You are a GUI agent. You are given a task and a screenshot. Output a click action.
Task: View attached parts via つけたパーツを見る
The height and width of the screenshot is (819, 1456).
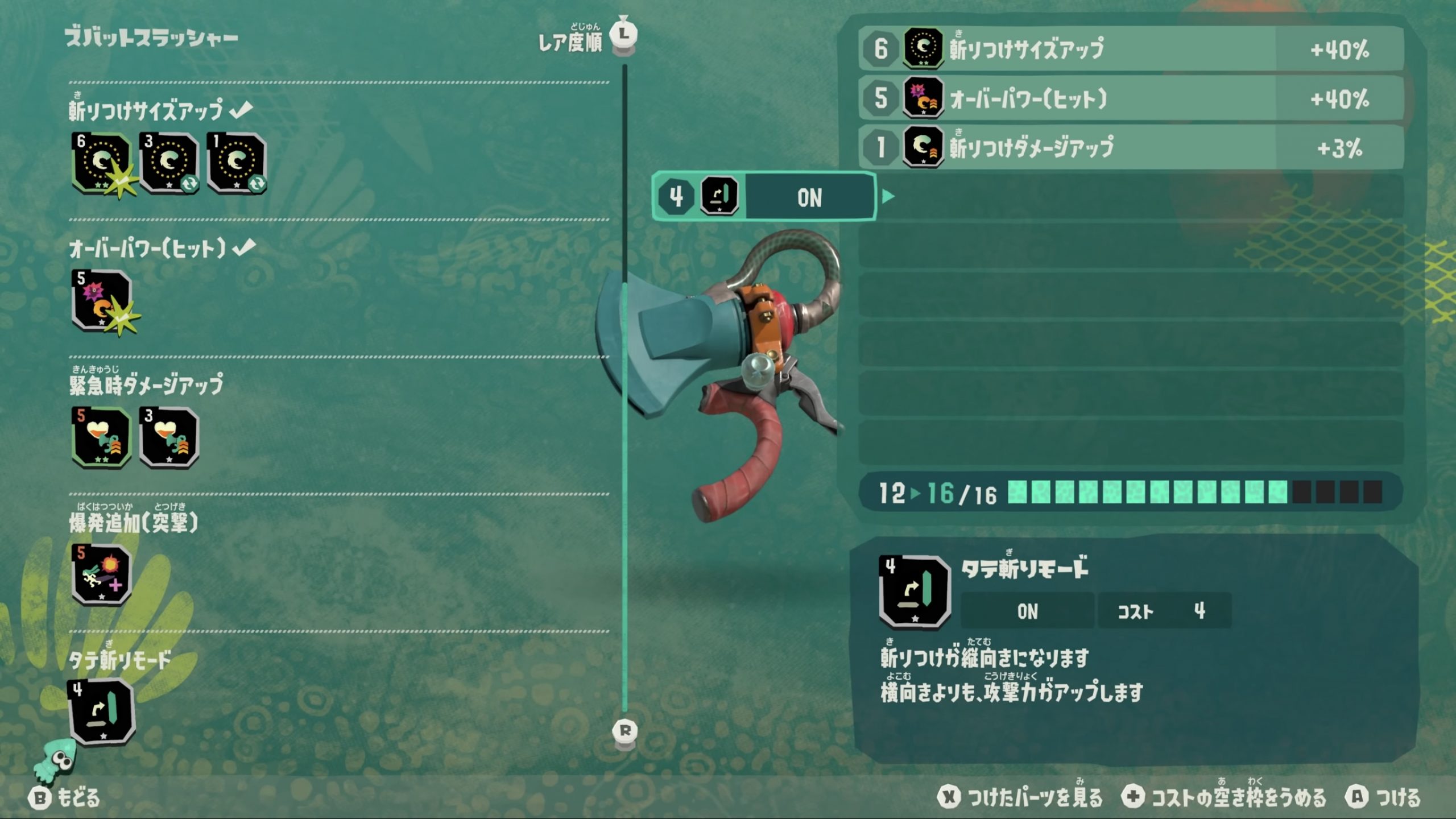(1019, 797)
